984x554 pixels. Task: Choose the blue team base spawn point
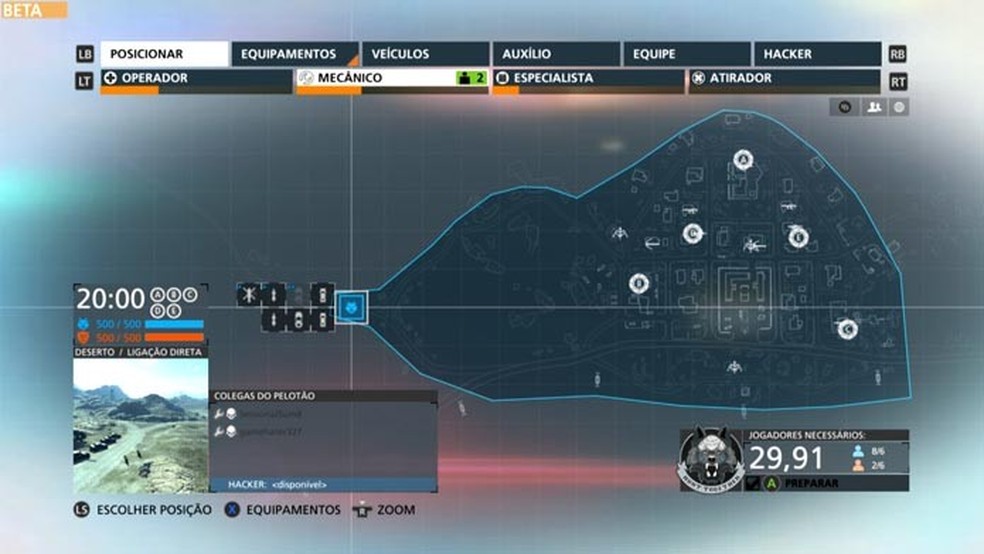(352, 307)
